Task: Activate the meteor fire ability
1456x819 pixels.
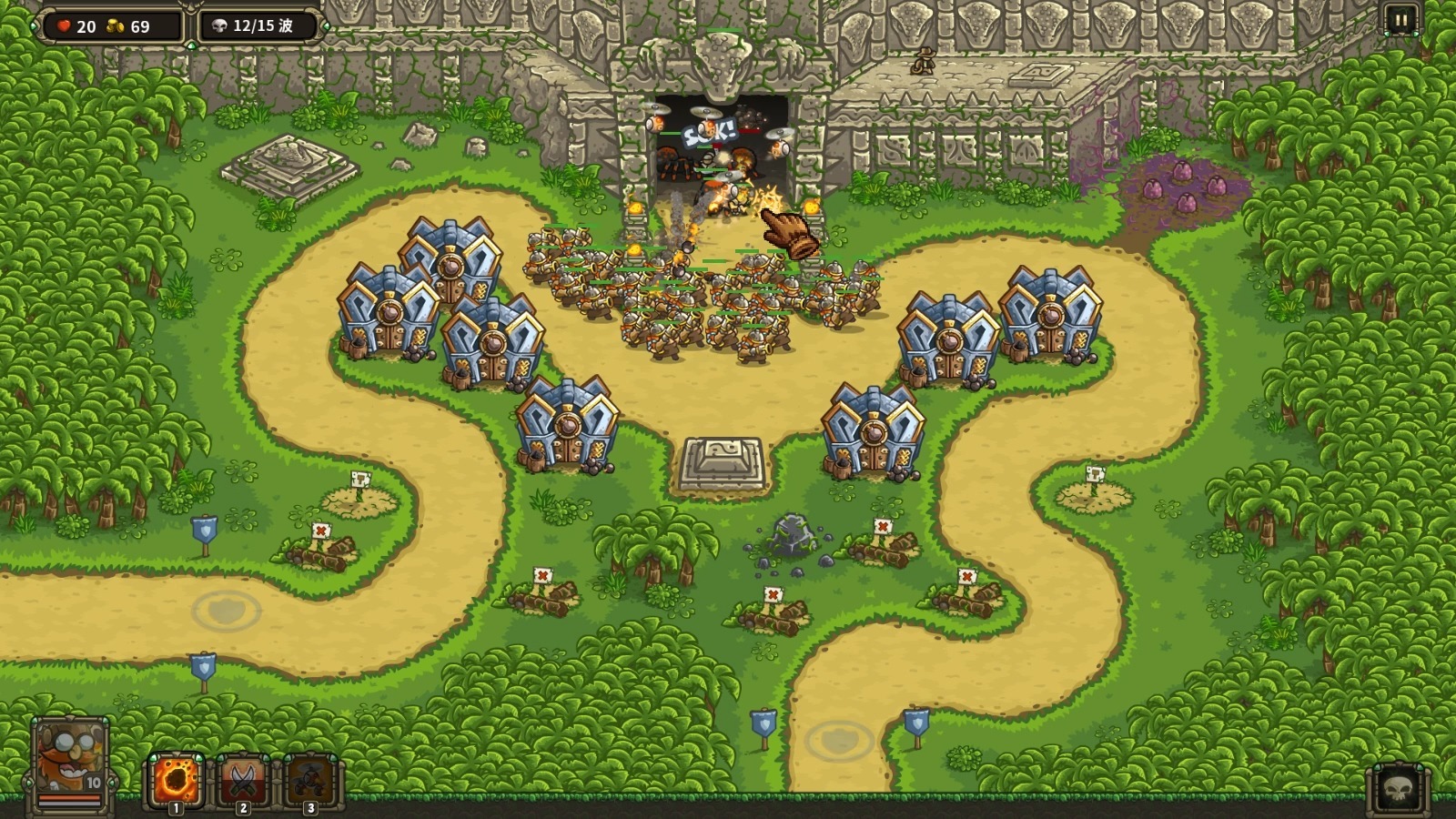Action: click(x=176, y=779)
